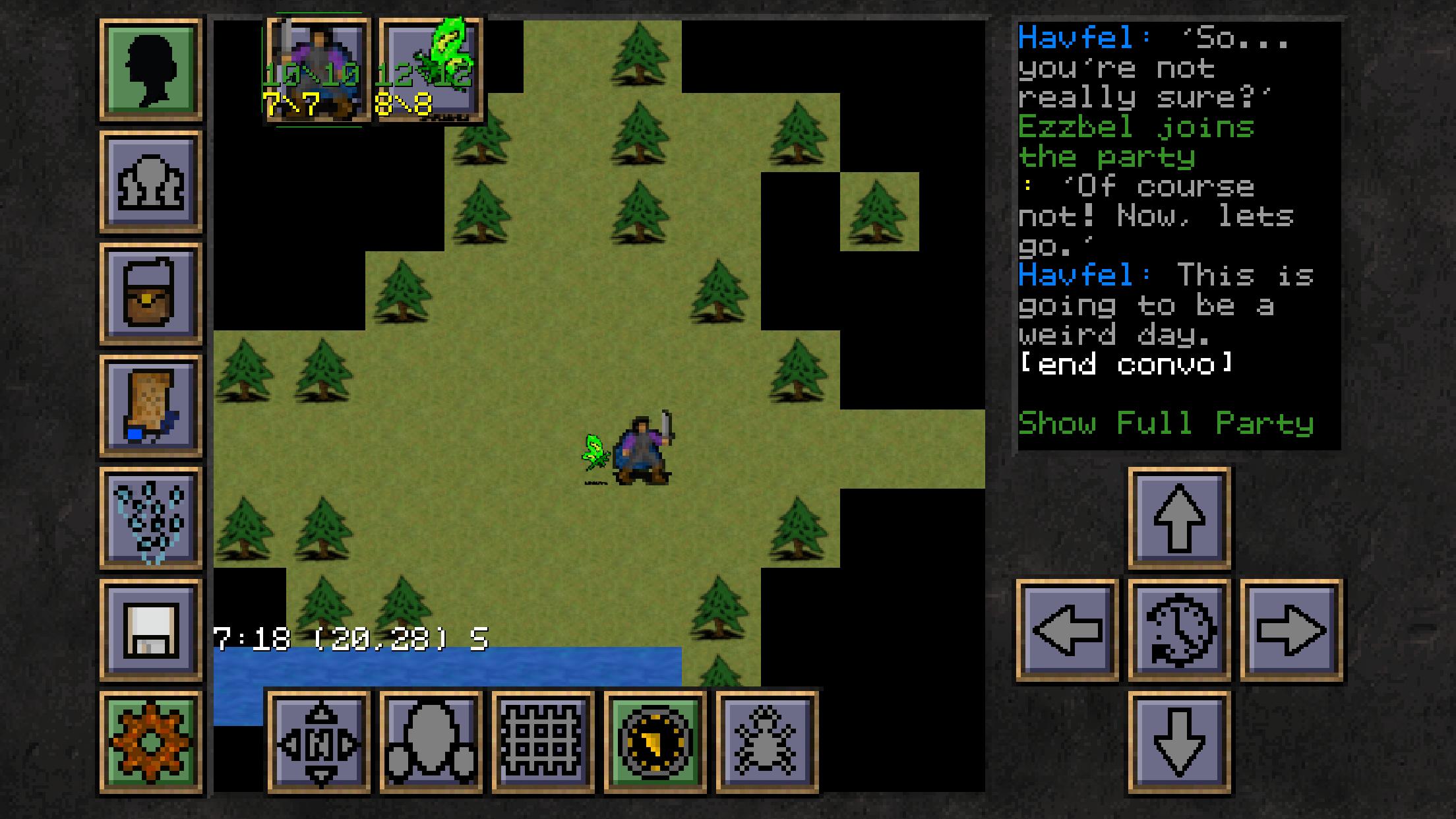Open the minimap navigation tool
This screenshot has height=819, width=1456.
pos(318,741)
